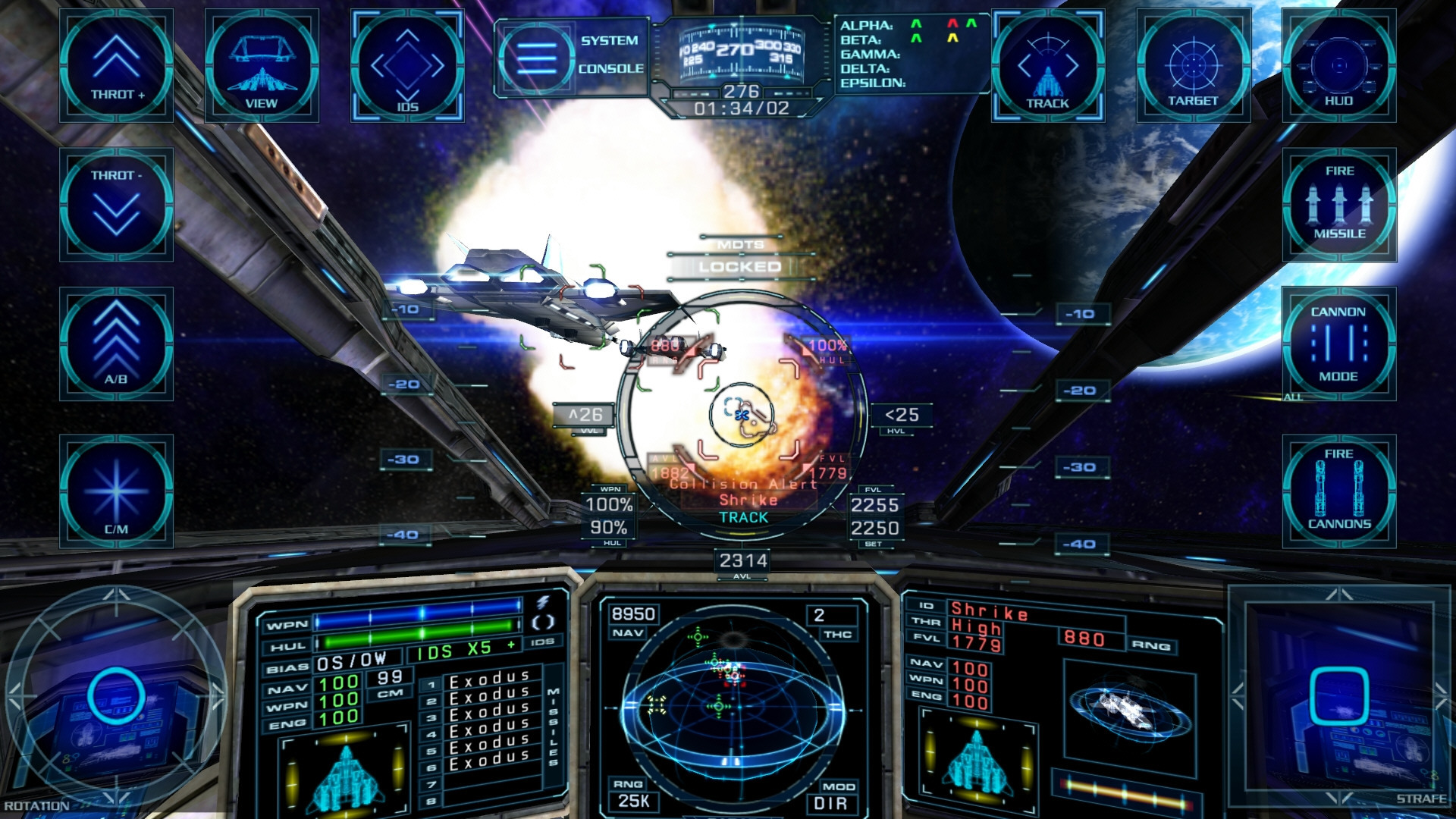Viewport: 1456px width, 819px height.
Task: Toggle the IDS button
Action: click(407, 65)
